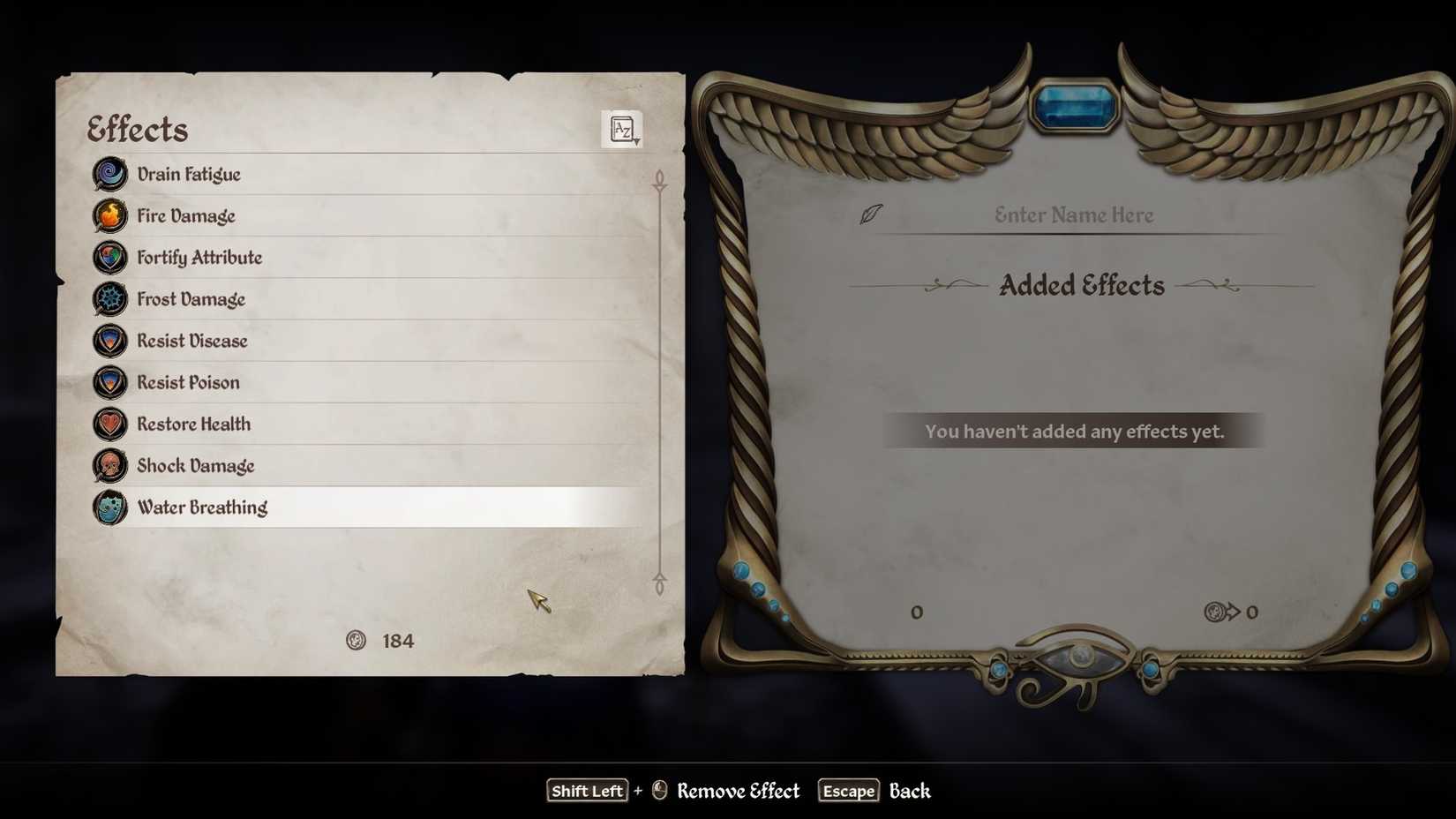Select the Shock Damage skull icon
Screen dimensions: 1456x819
click(109, 465)
